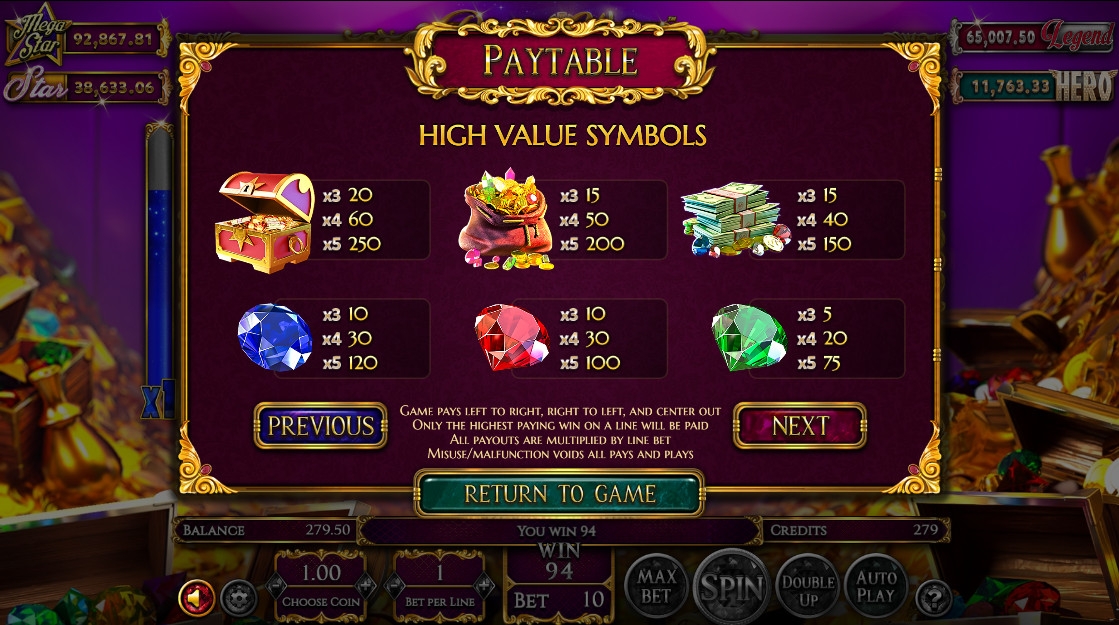
Task: Toggle the sound speaker icon
Action: (x=196, y=598)
